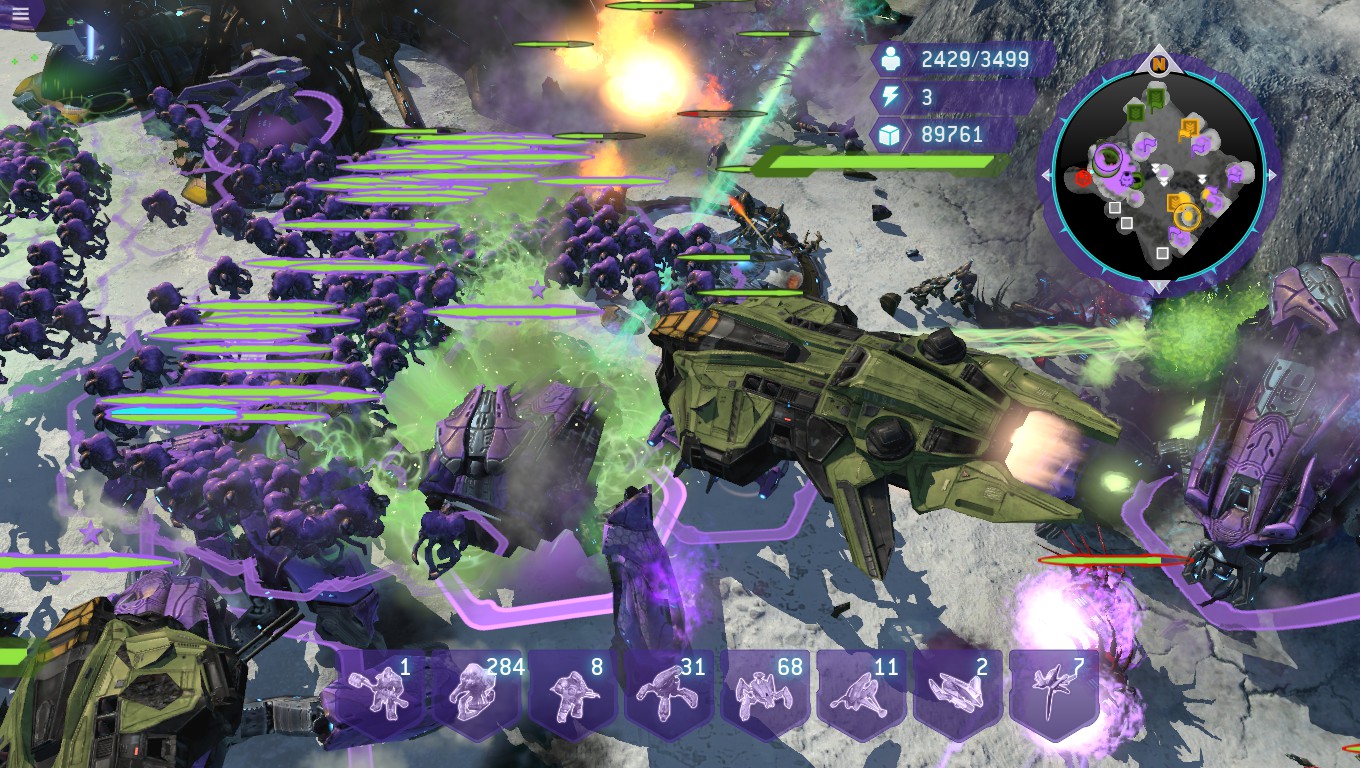Pick the 68-unit spider walker group

[x=768, y=692]
